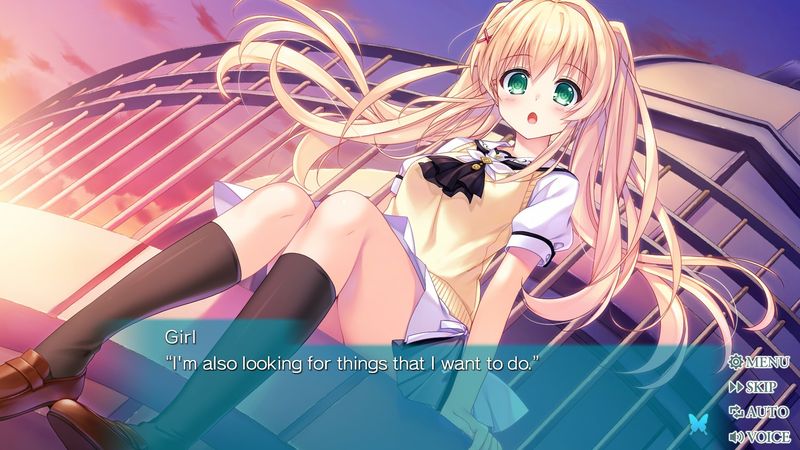The height and width of the screenshot is (450, 800).
Task: Open the MENU button
Action: [x=760, y=362]
